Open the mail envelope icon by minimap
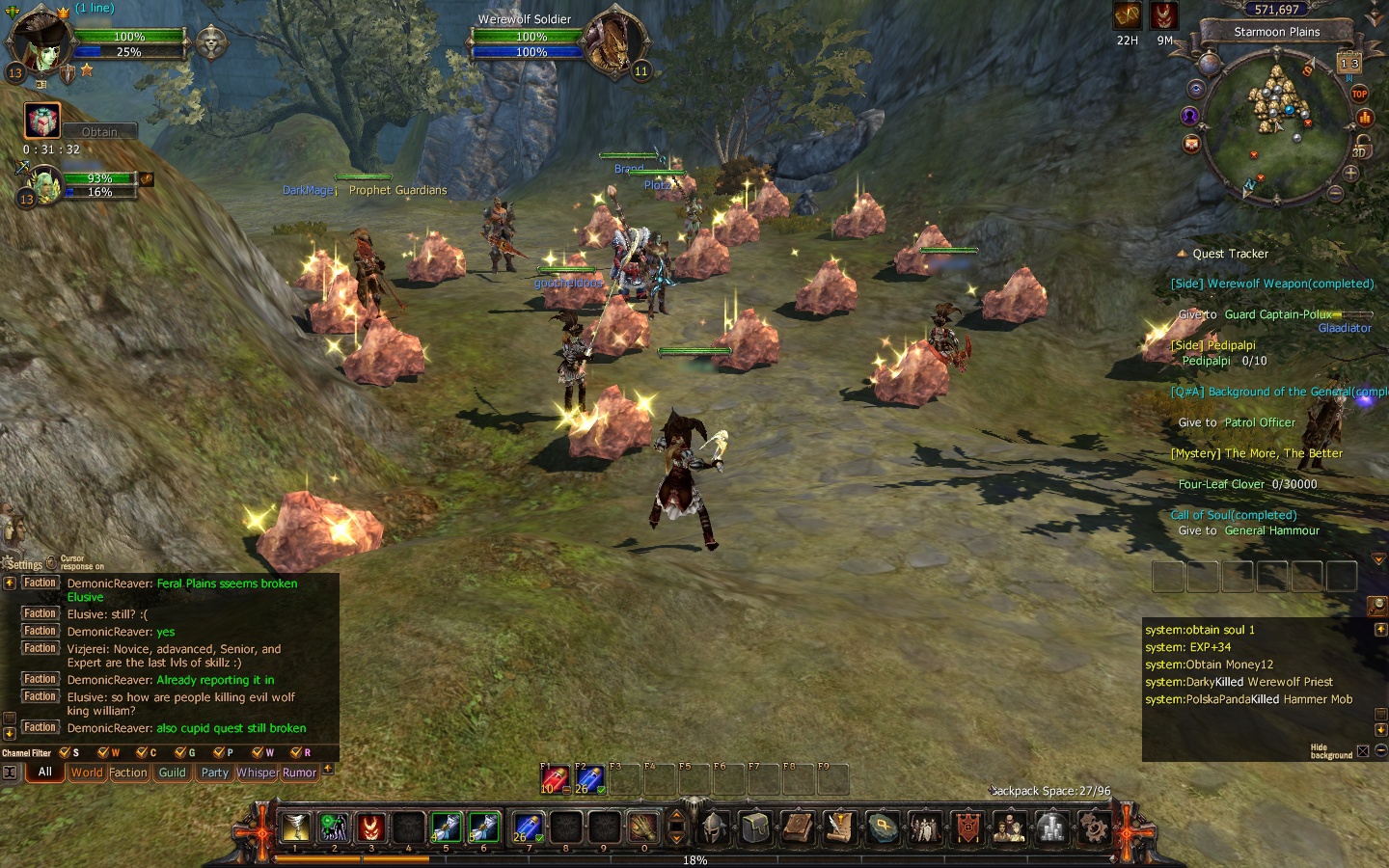Screen dimensions: 1389x868 pyautogui.click(x=1191, y=144)
